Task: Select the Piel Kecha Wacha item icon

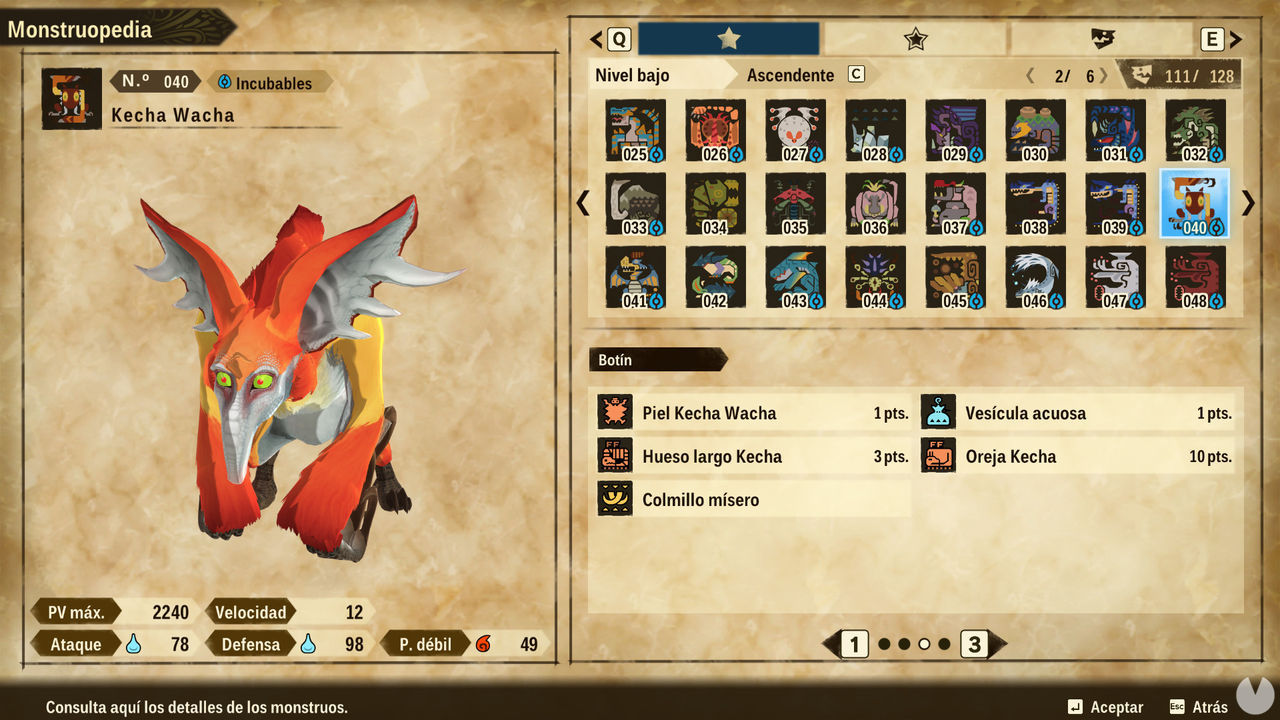Action: 615,412
